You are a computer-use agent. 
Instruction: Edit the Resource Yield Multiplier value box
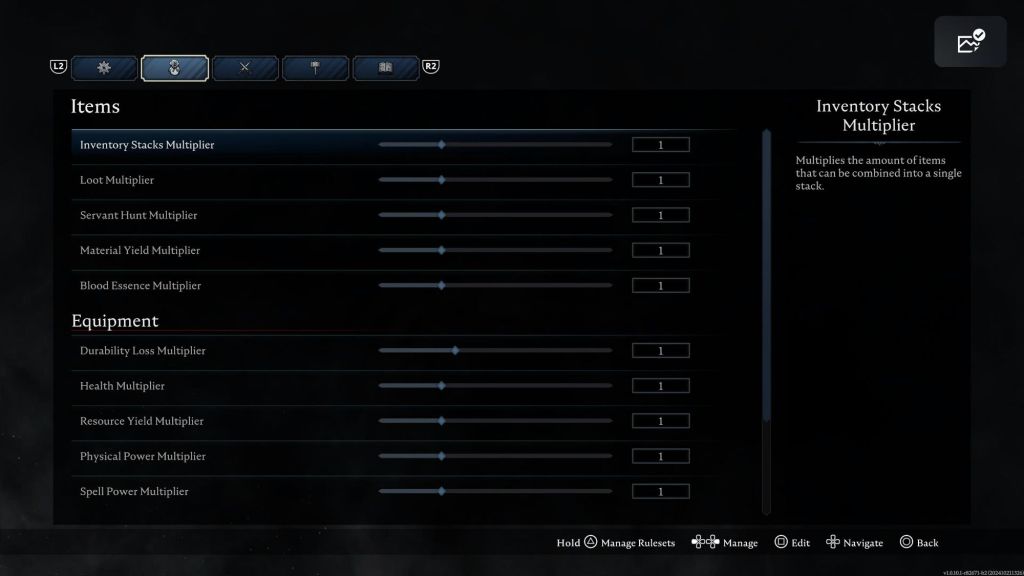[660, 421]
